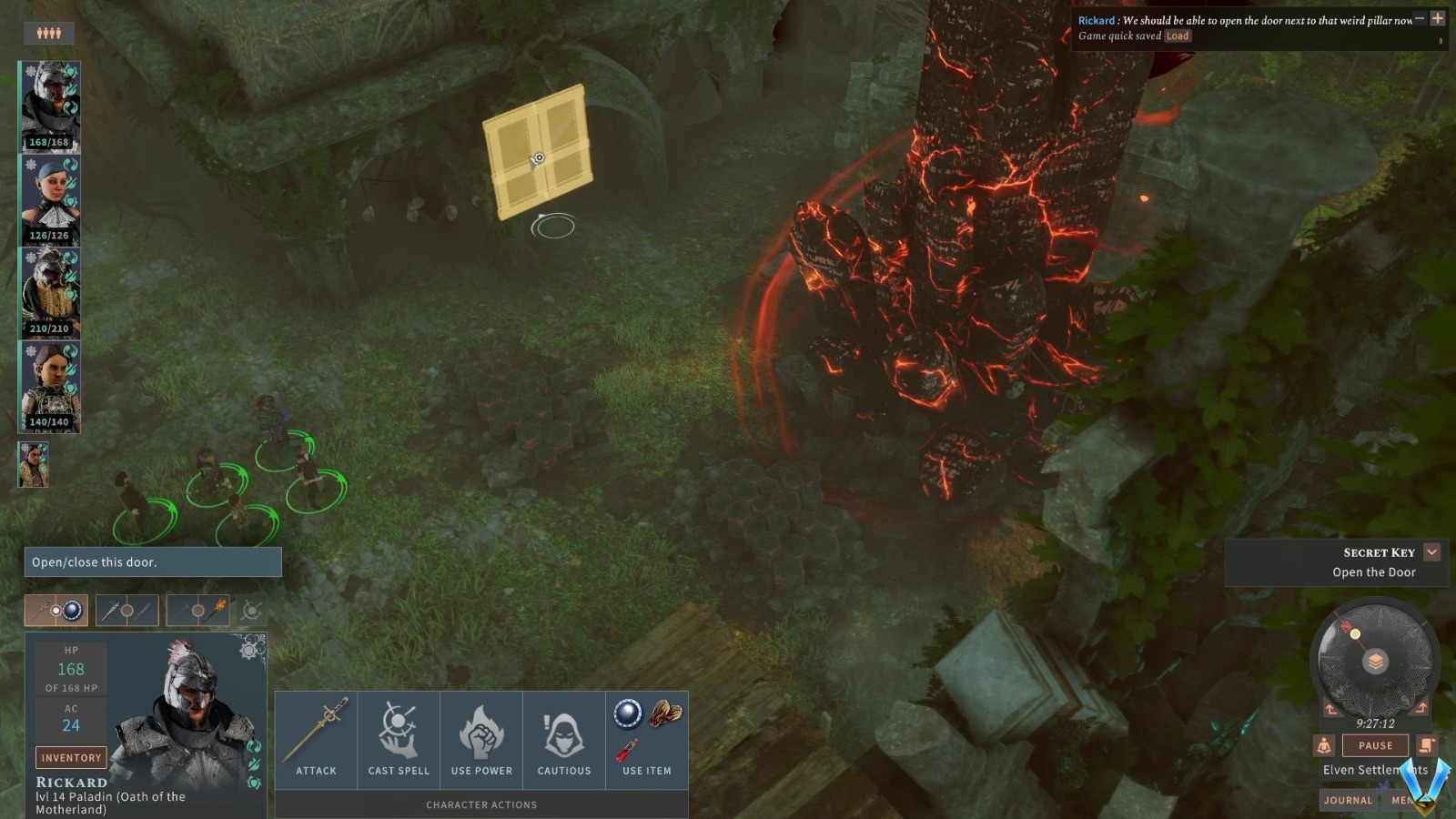Select the Use Item action
Screen dimensions: 1456x819
(646, 739)
